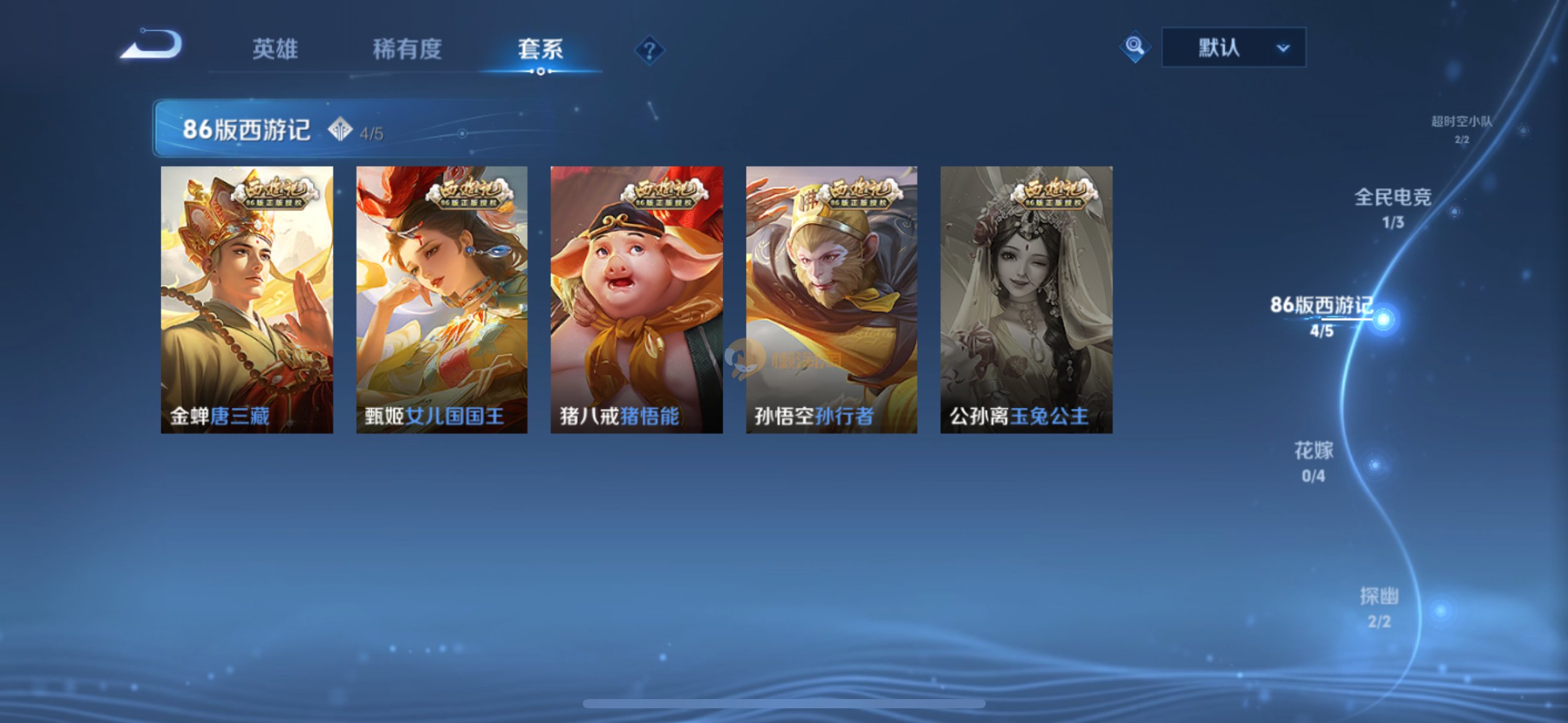The height and width of the screenshot is (723, 1568).
Task: Choose the 甄姬 女儿国国王 skin card
Action: [x=442, y=299]
